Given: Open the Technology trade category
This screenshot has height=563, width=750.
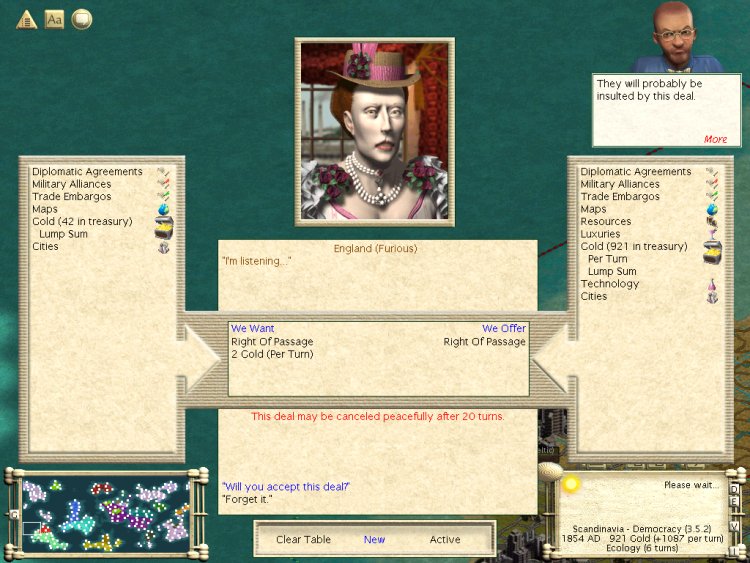Looking at the screenshot, I should coord(609,284).
